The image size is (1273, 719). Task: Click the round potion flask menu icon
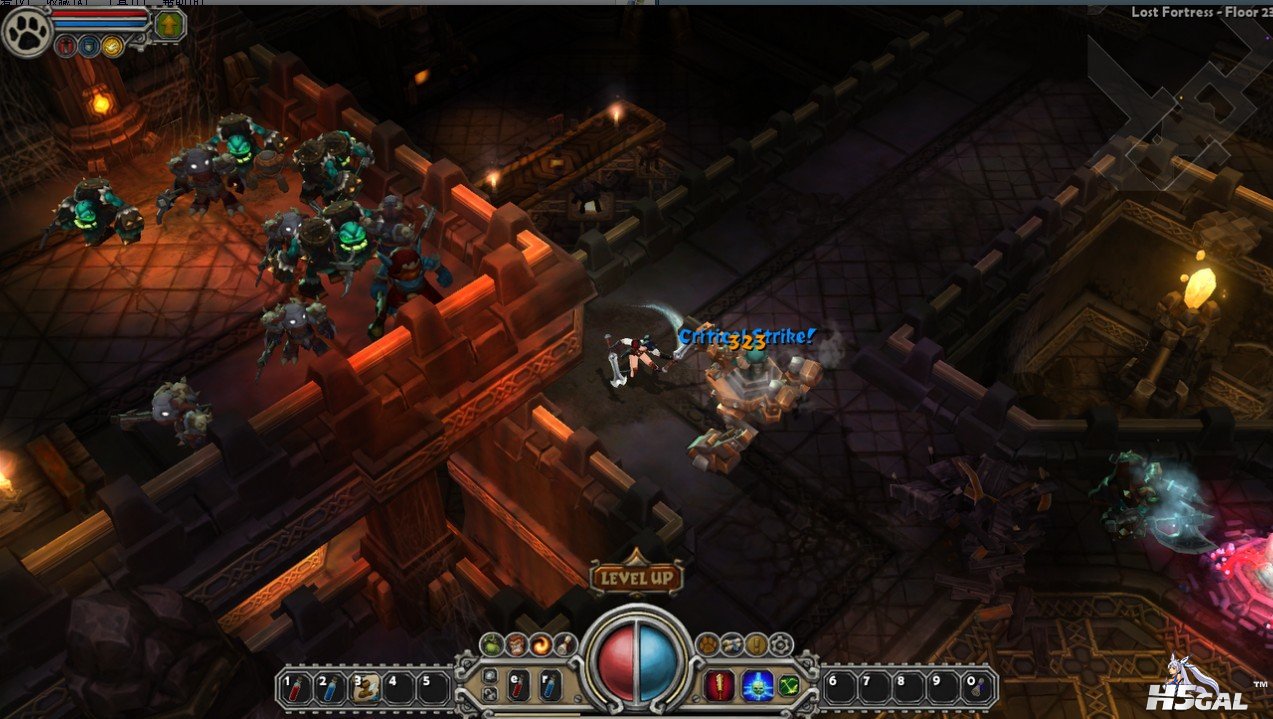click(565, 645)
